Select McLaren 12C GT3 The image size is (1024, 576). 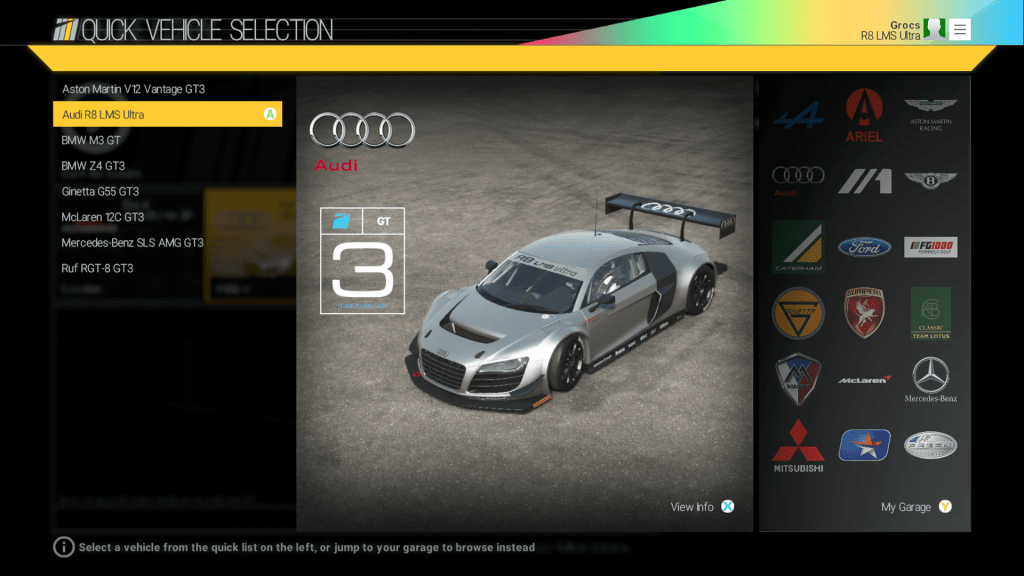coord(103,217)
